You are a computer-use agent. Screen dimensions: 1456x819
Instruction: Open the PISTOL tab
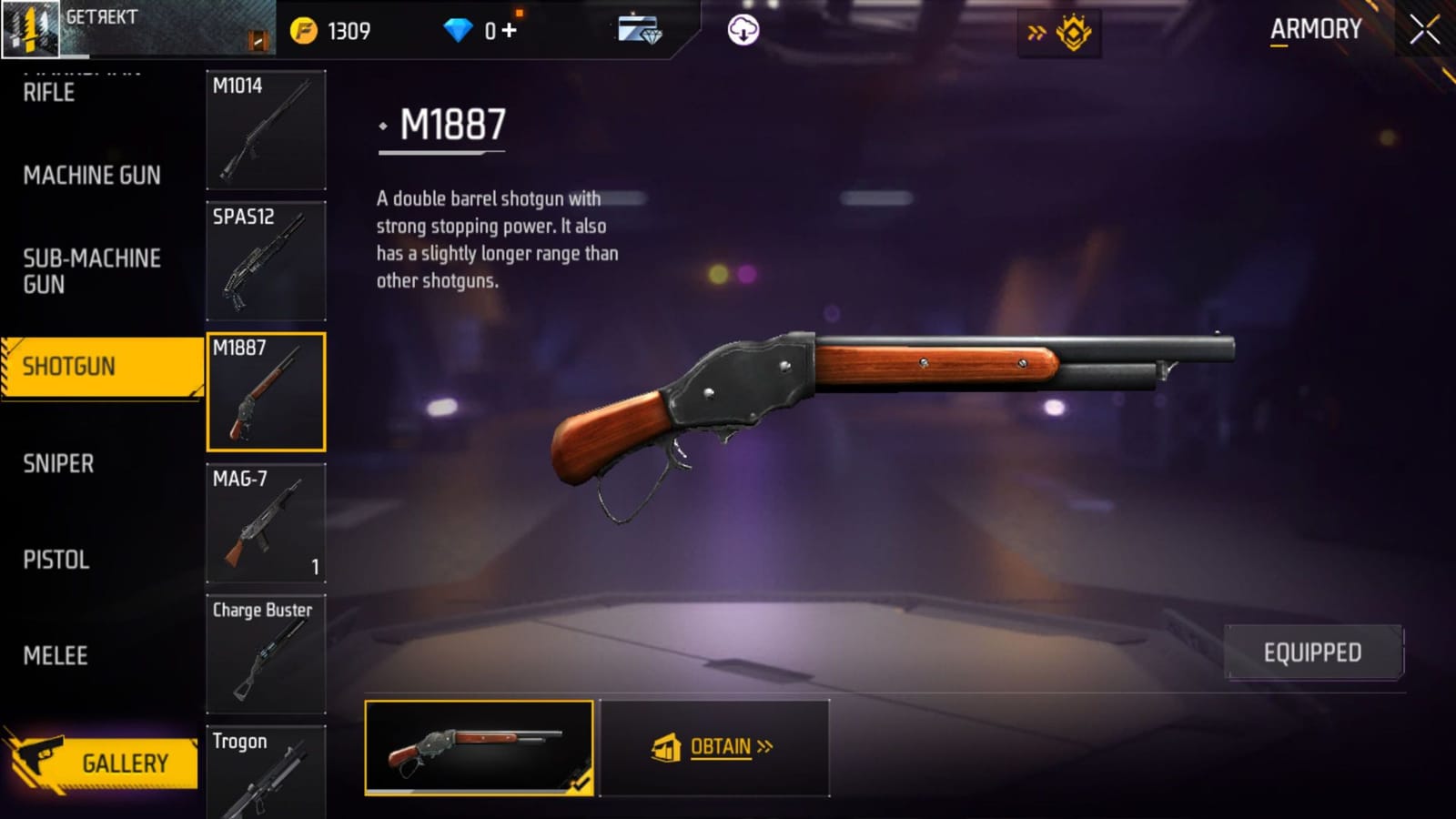[x=56, y=561]
